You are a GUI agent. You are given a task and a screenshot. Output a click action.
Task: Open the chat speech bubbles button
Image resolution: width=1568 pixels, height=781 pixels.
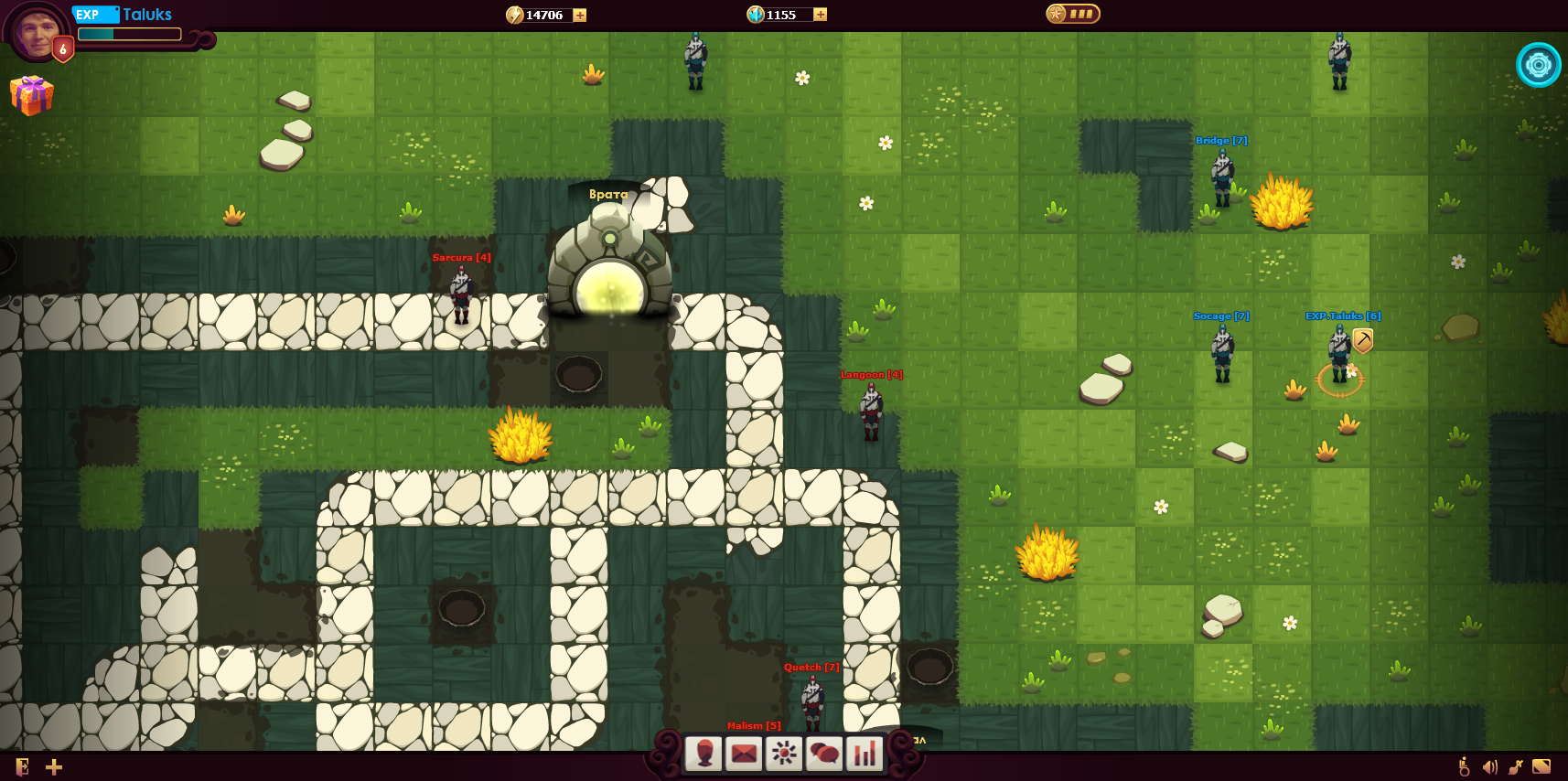pos(824,754)
